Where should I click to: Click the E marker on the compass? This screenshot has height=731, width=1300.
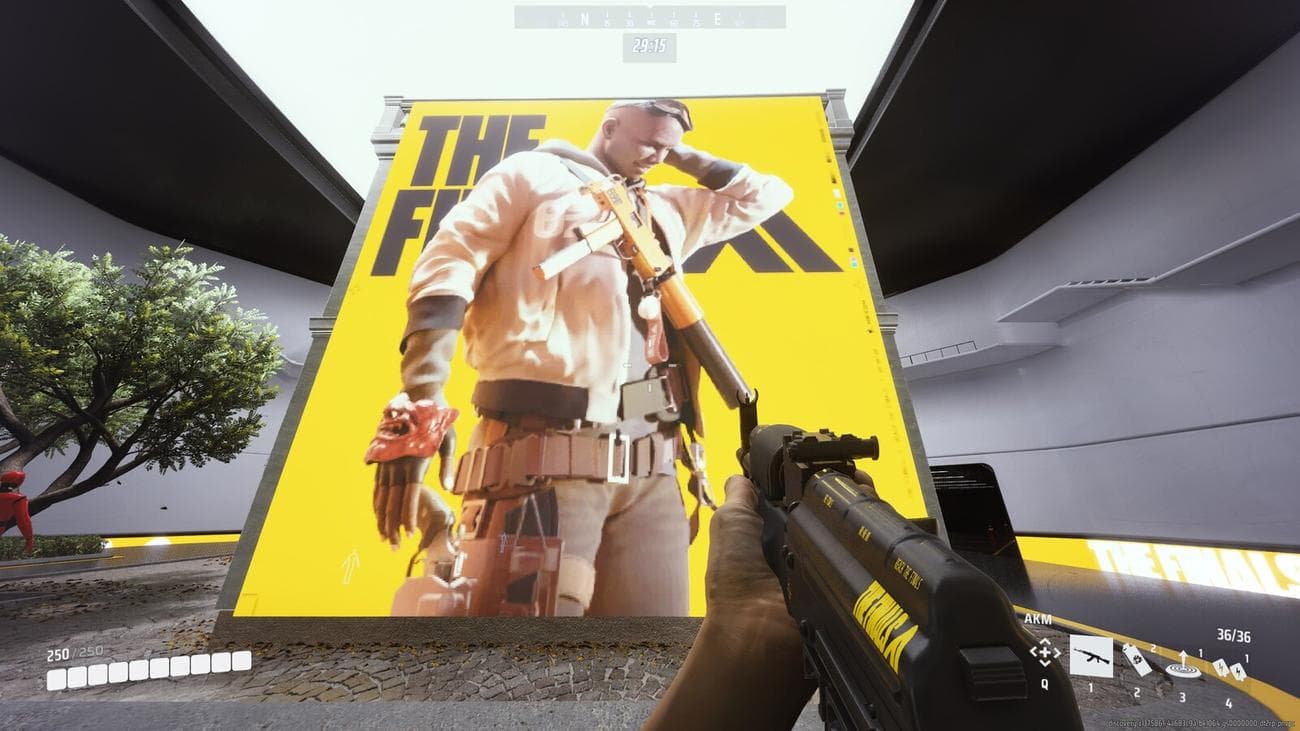pyautogui.click(x=716, y=19)
